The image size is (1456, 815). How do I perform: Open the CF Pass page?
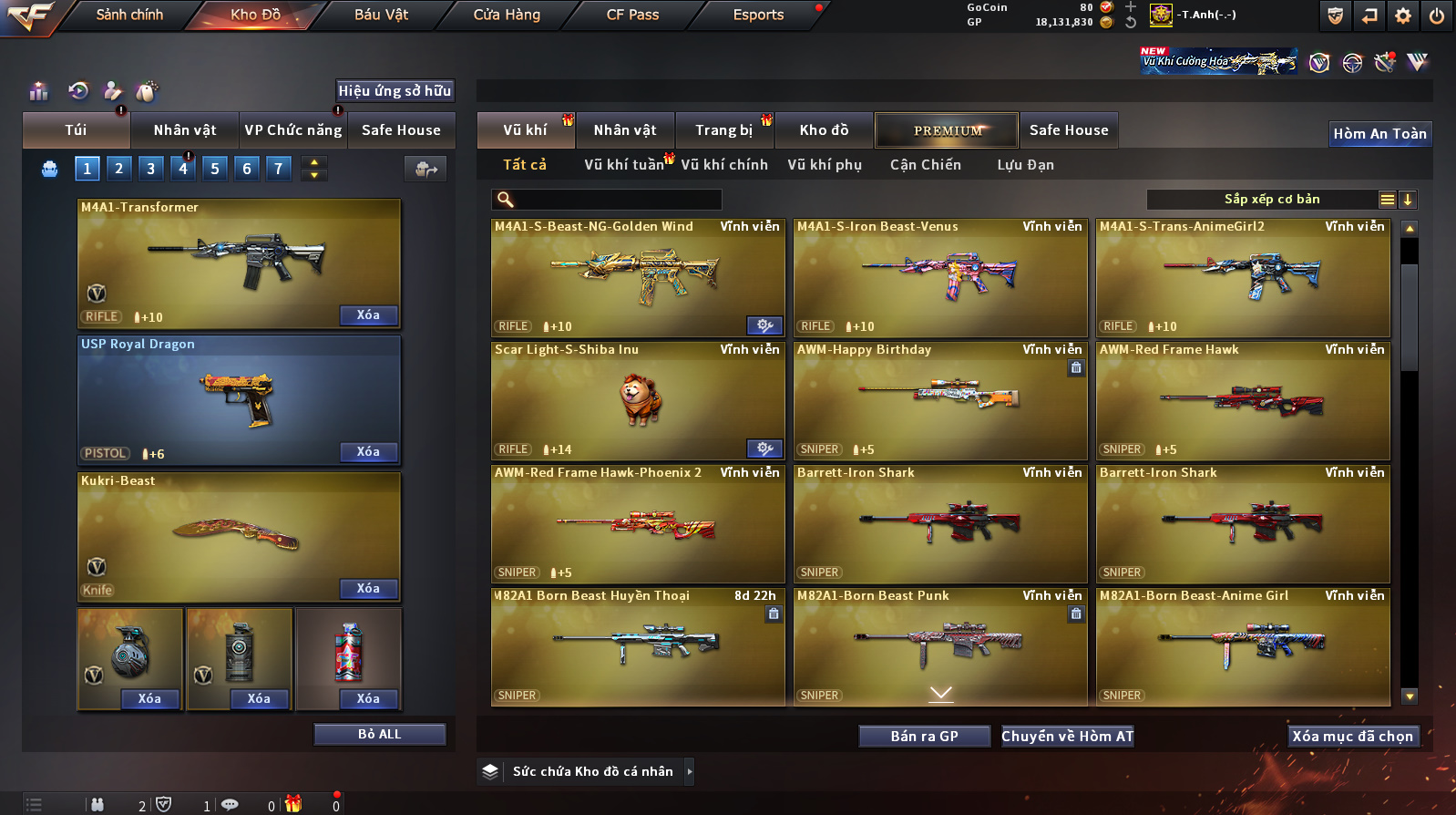[x=632, y=15]
